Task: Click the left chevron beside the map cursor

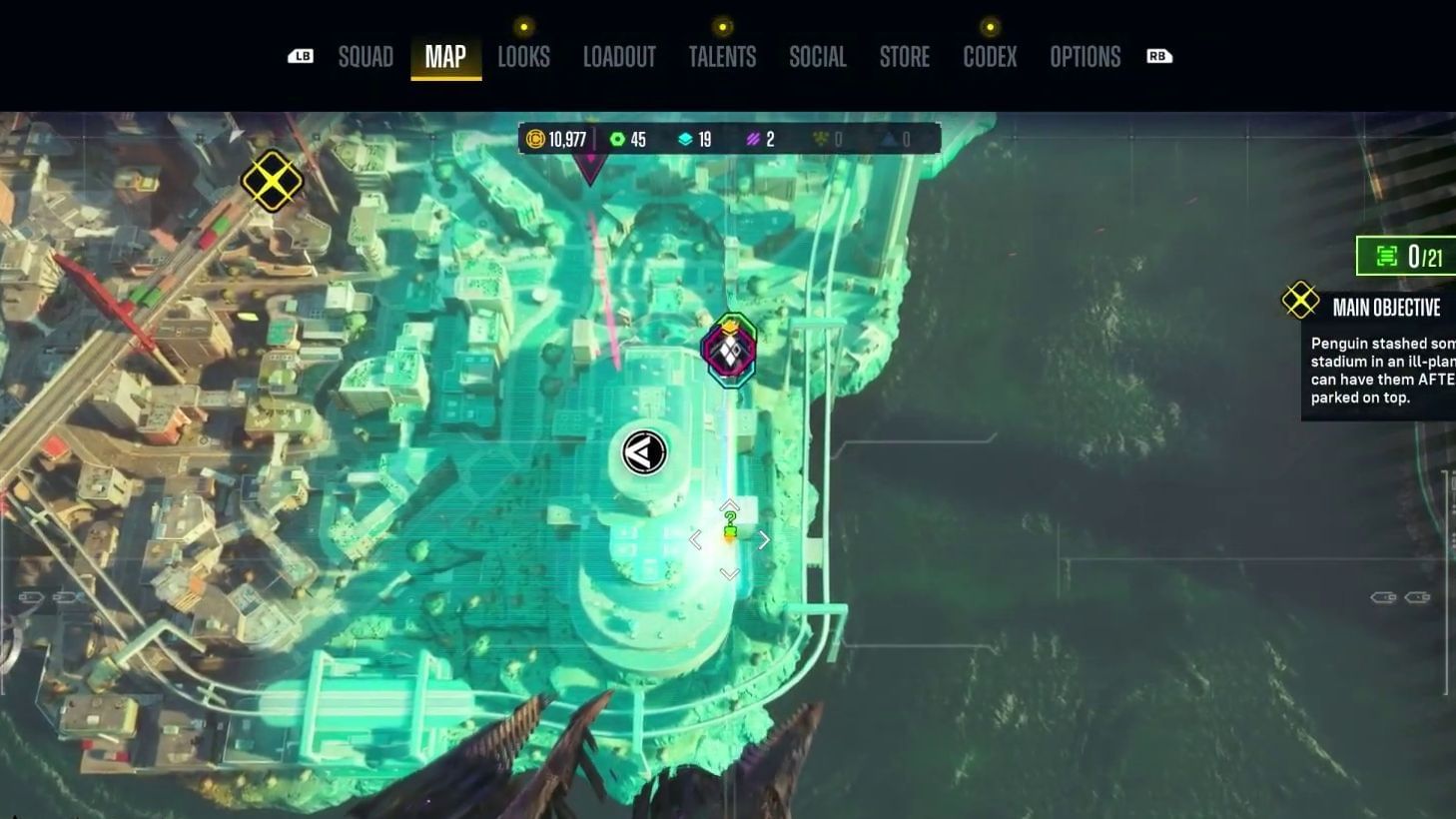Action: (x=695, y=539)
